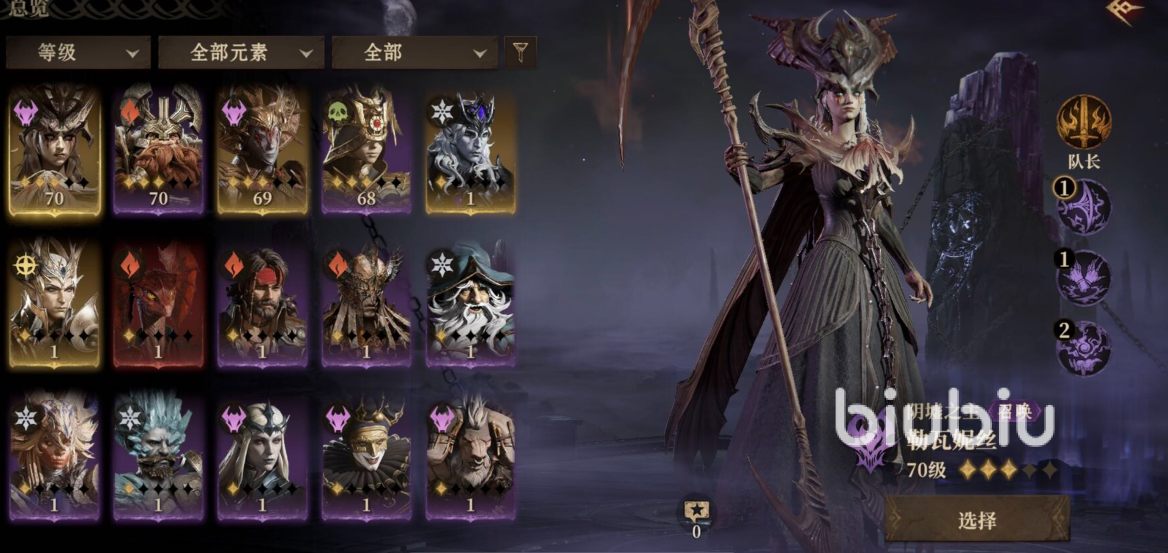
Task: View the purple claw hands skill icon
Action: click(x=1085, y=277)
